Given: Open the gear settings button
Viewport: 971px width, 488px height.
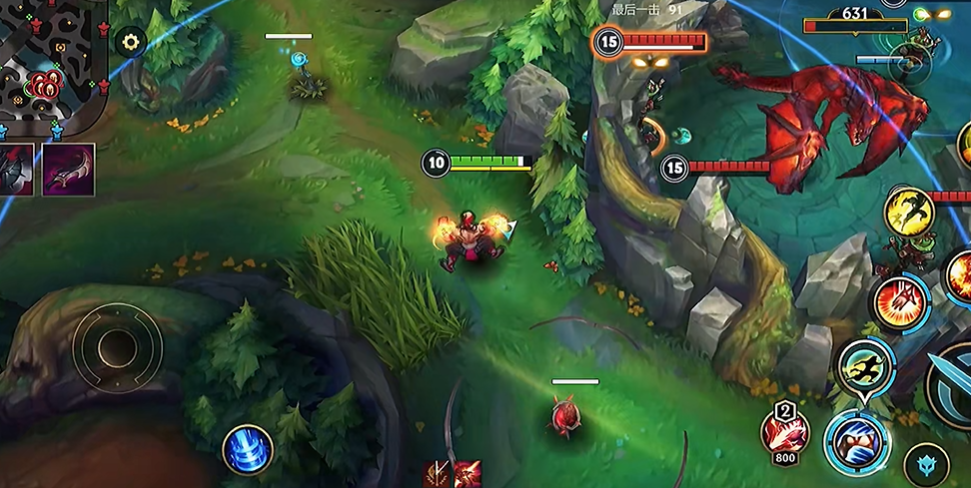Looking at the screenshot, I should pyautogui.click(x=130, y=42).
